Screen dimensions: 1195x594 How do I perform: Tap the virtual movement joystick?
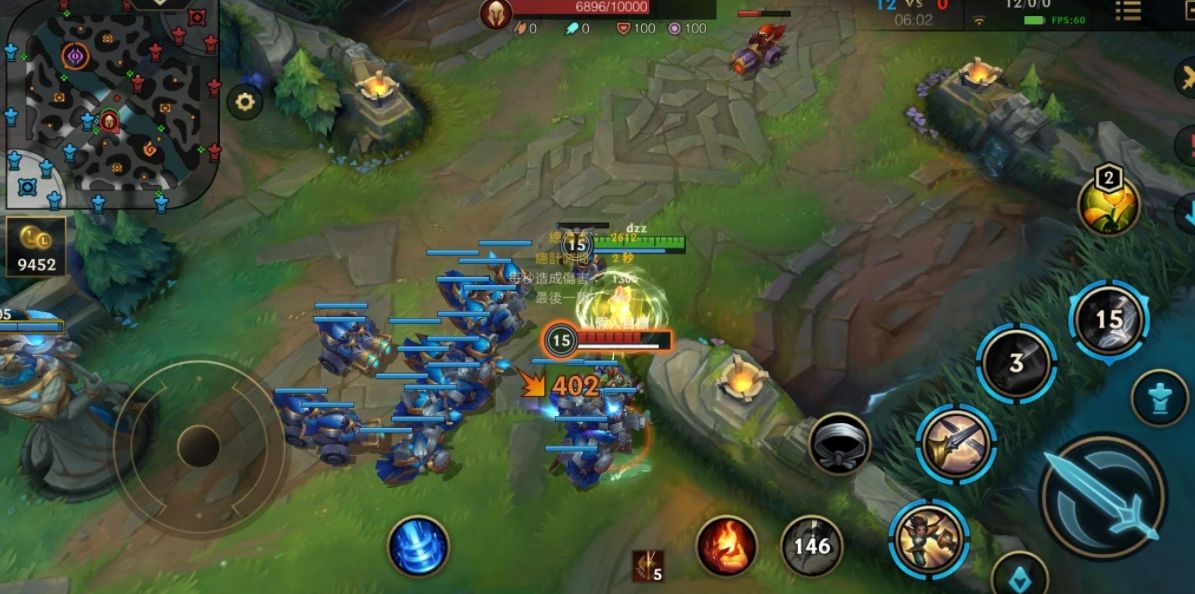click(x=198, y=445)
